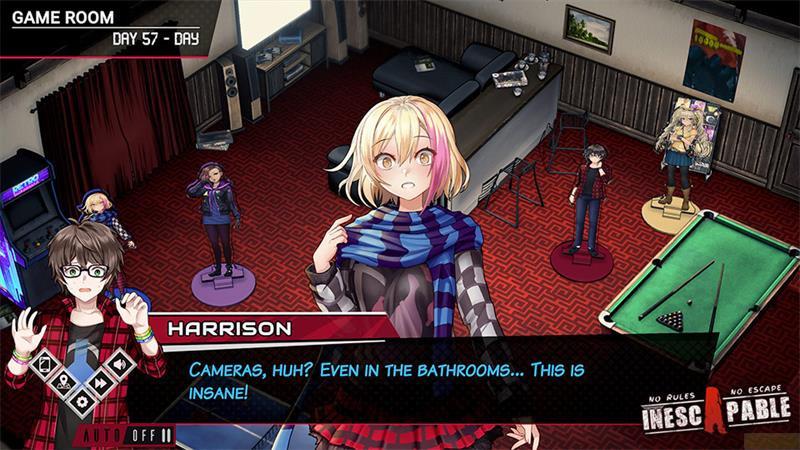
Task: Open the map location pin icon
Action: point(64,383)
